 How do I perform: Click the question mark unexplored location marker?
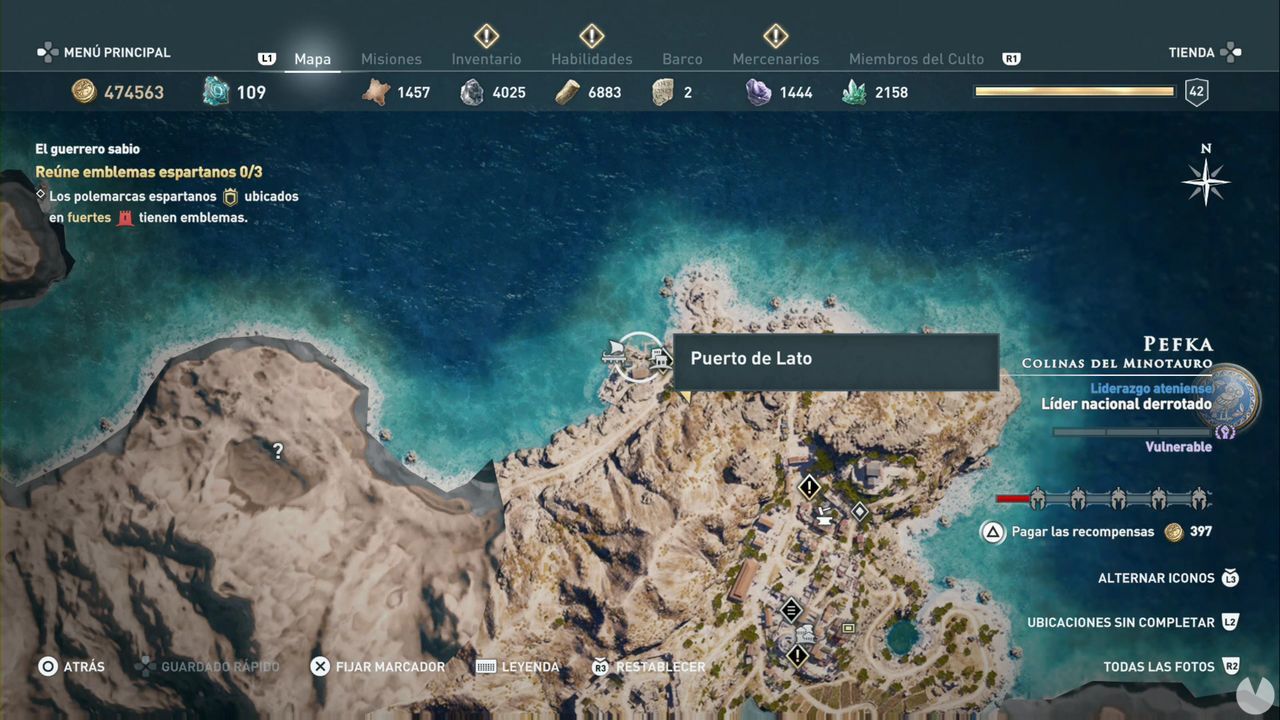277,451
